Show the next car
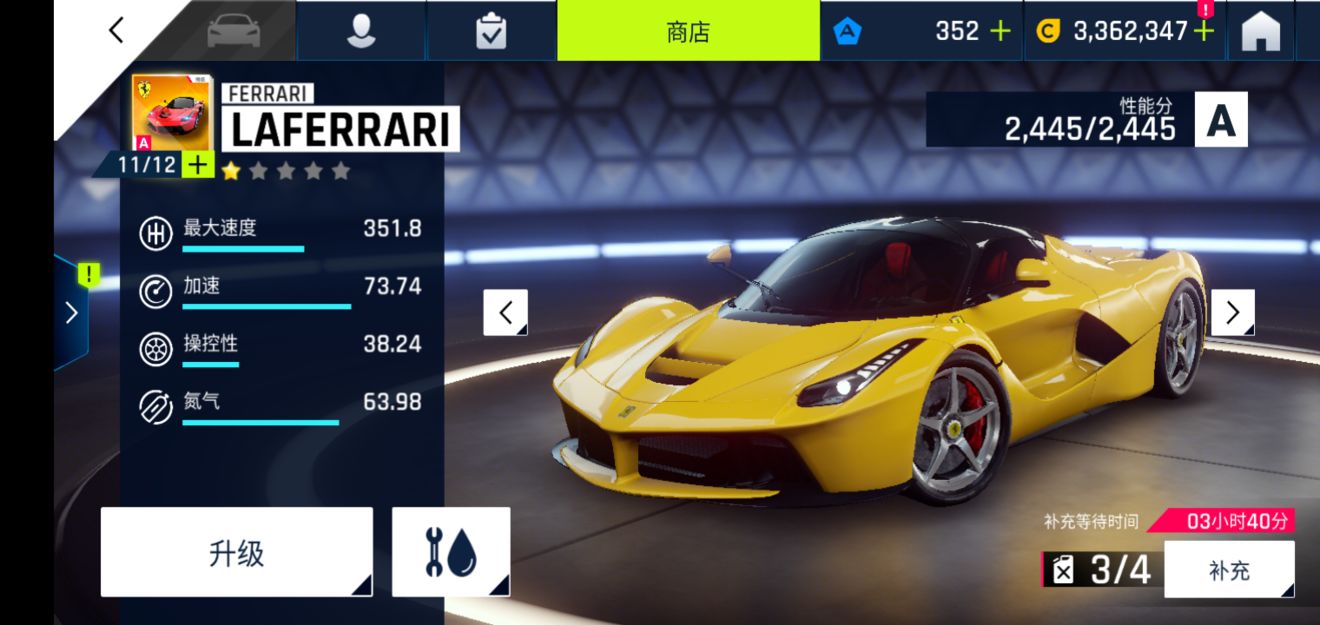The height and width of the screenshot is (625, 1320). coord(1232,313)
